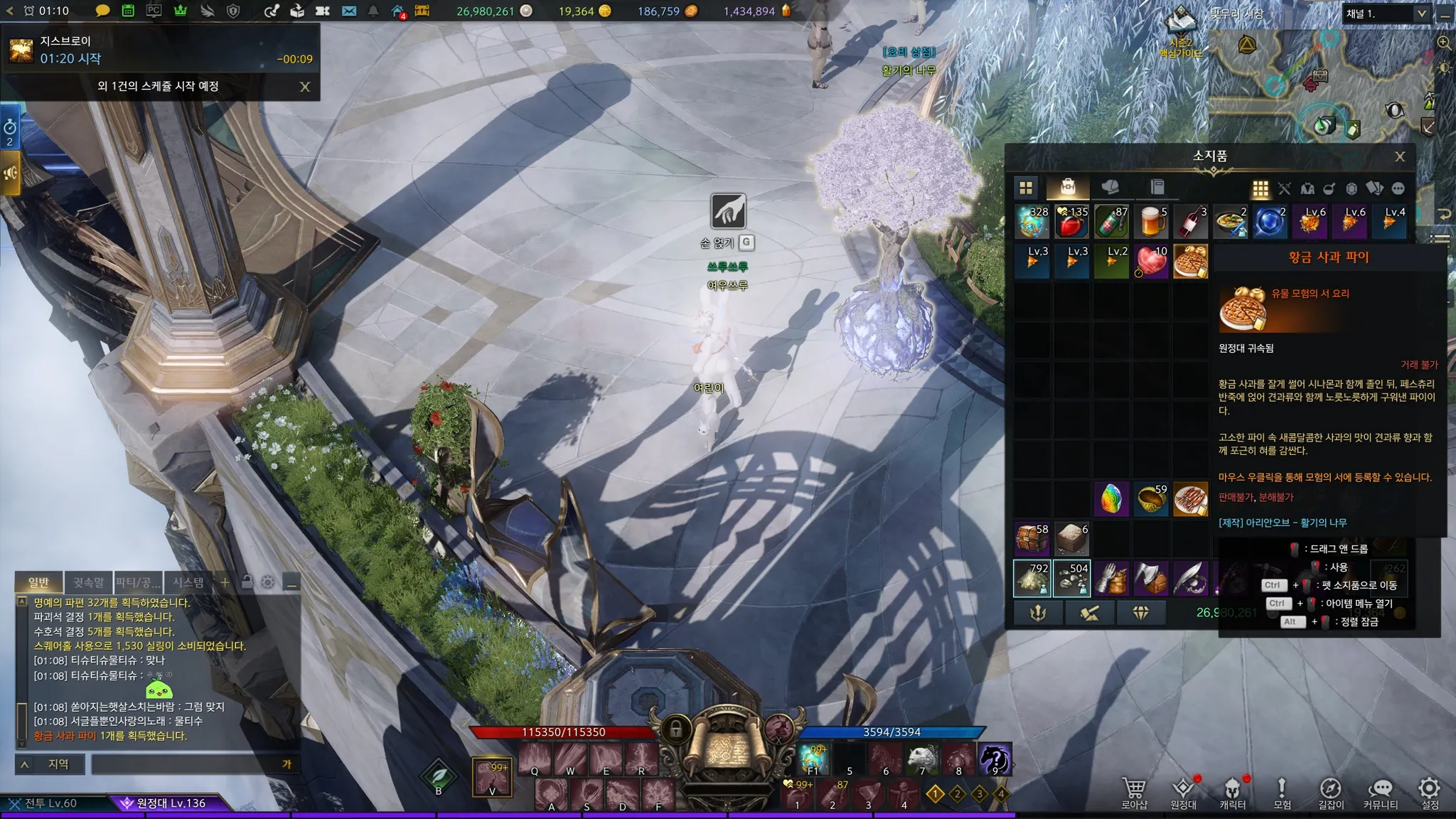The image size is (1456, 819).
Task: Select the golden apple pie item slot
Action: click(x=1190, y=262)
